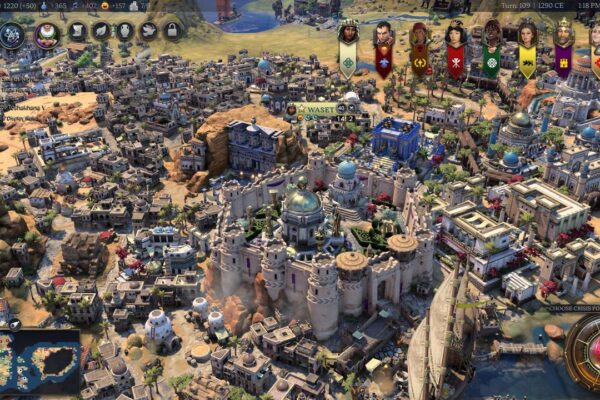This screenshot has height=400, width=600.
Task: Open the feather icon menu
Action: [x=101, y=31]
